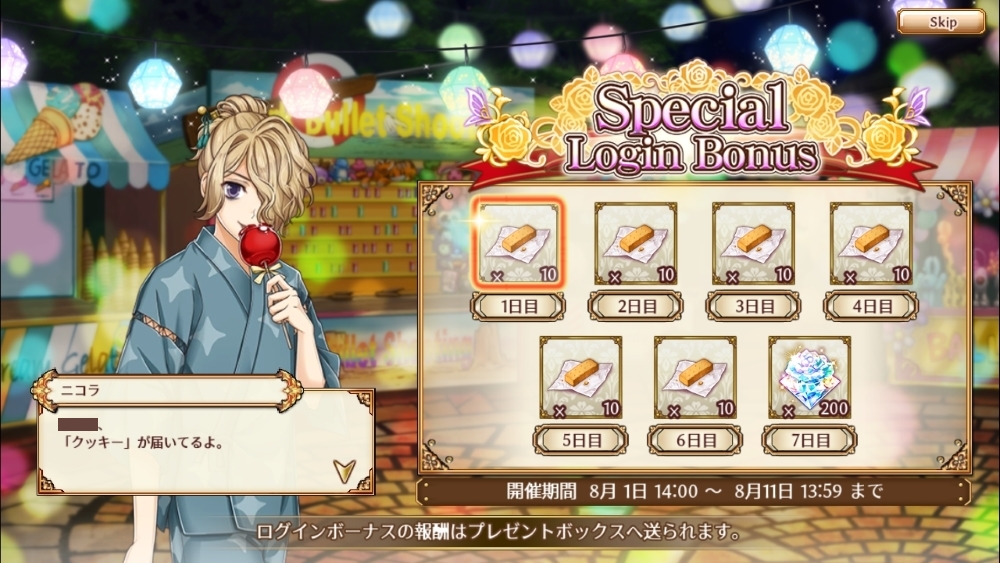1000x563 pixels.
Task: Choose the 3日目 cookie reward tile
Action: tap(753, 243)
